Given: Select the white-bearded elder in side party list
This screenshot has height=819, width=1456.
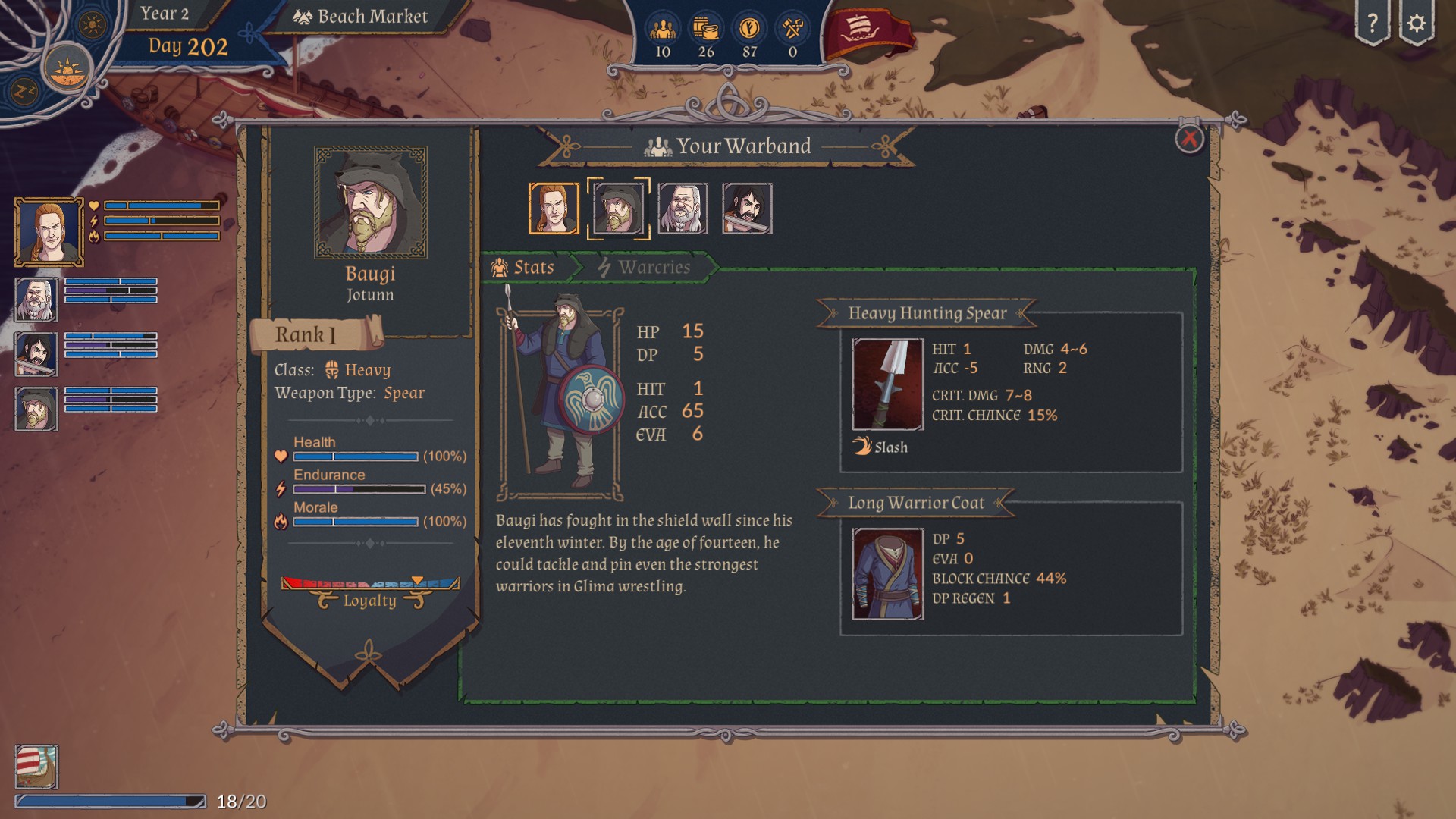Looking at the screenshot, I should [36, 299].
